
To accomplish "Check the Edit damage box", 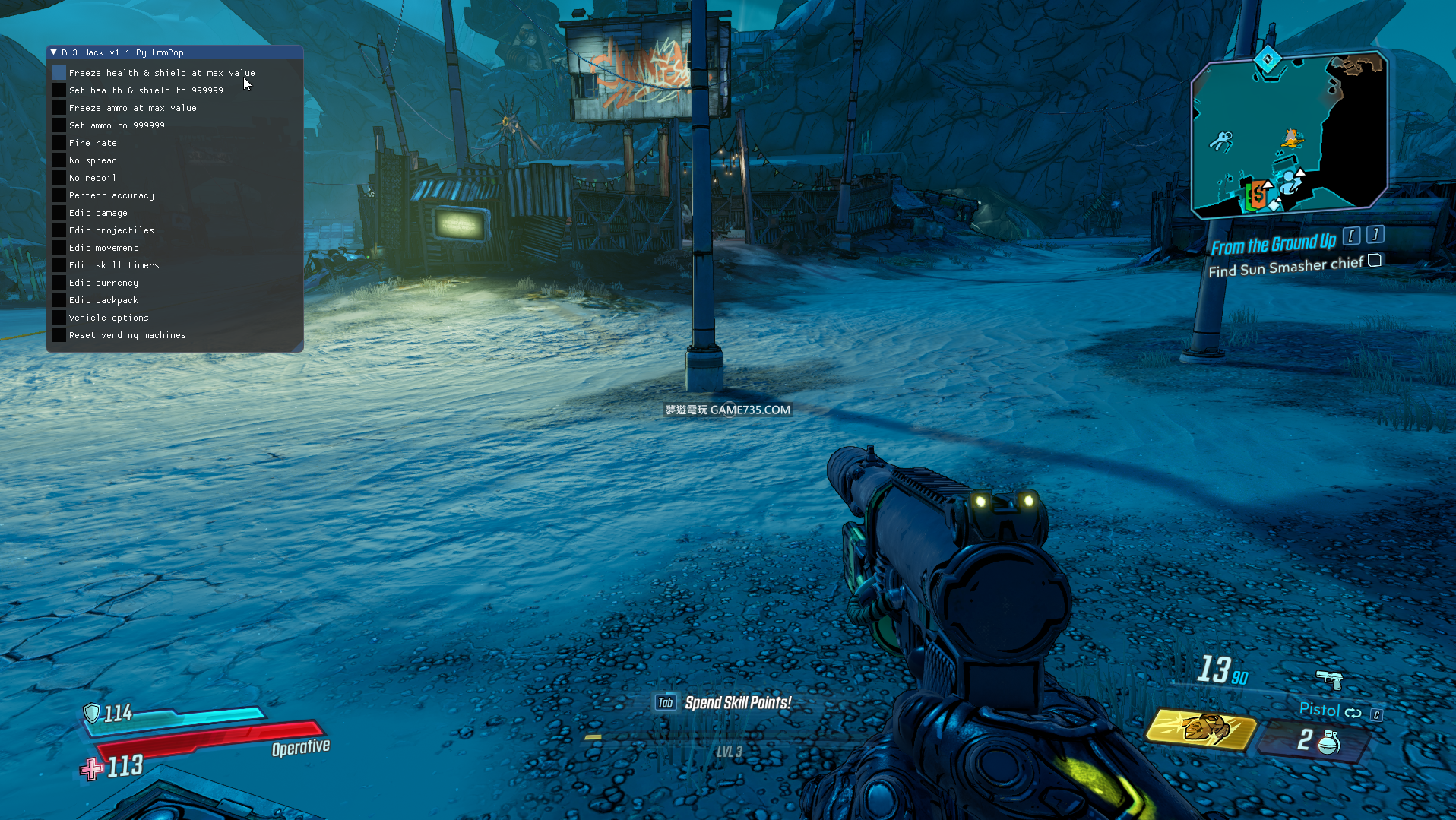I will coord(59,213).
